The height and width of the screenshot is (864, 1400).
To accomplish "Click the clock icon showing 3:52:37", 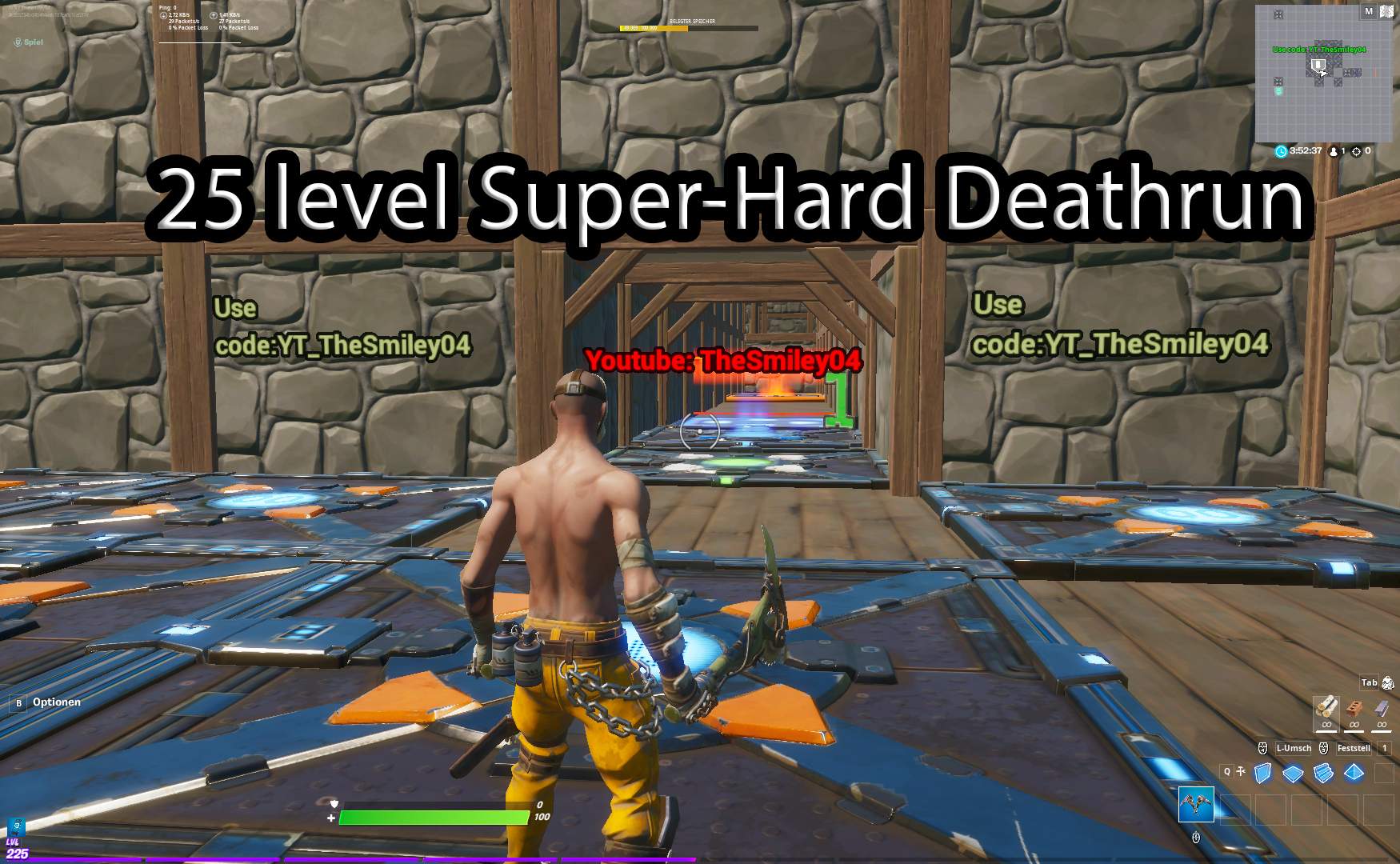I will click(1281, 150).
